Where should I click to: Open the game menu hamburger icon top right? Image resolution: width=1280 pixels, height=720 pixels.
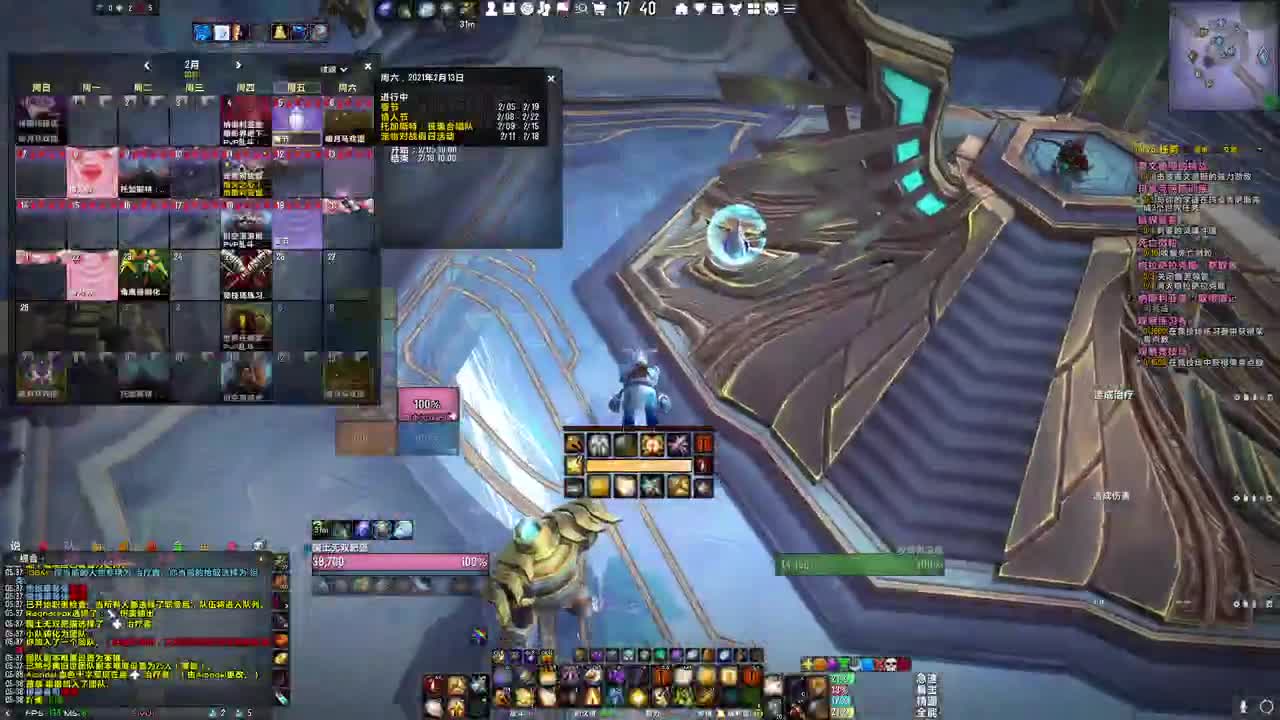(x=789, y=9)
